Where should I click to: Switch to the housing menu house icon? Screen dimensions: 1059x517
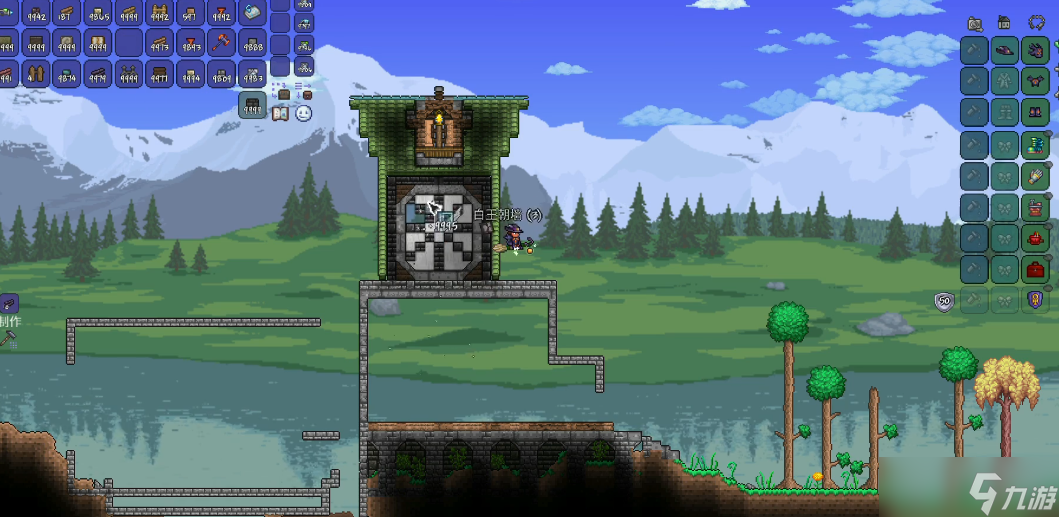pyautogui.click(x=1005, y=22)
